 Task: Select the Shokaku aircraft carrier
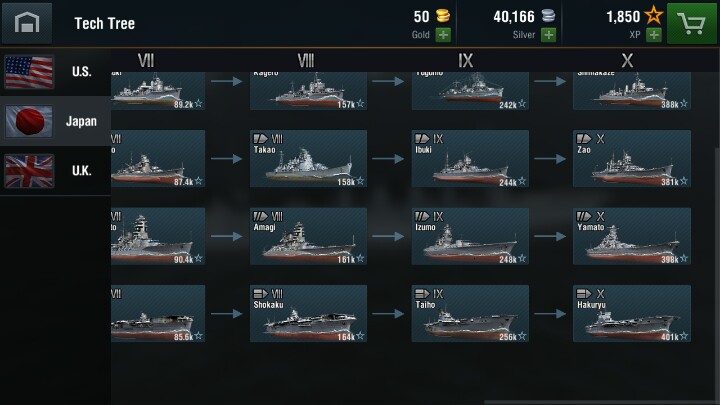[307, 314]
